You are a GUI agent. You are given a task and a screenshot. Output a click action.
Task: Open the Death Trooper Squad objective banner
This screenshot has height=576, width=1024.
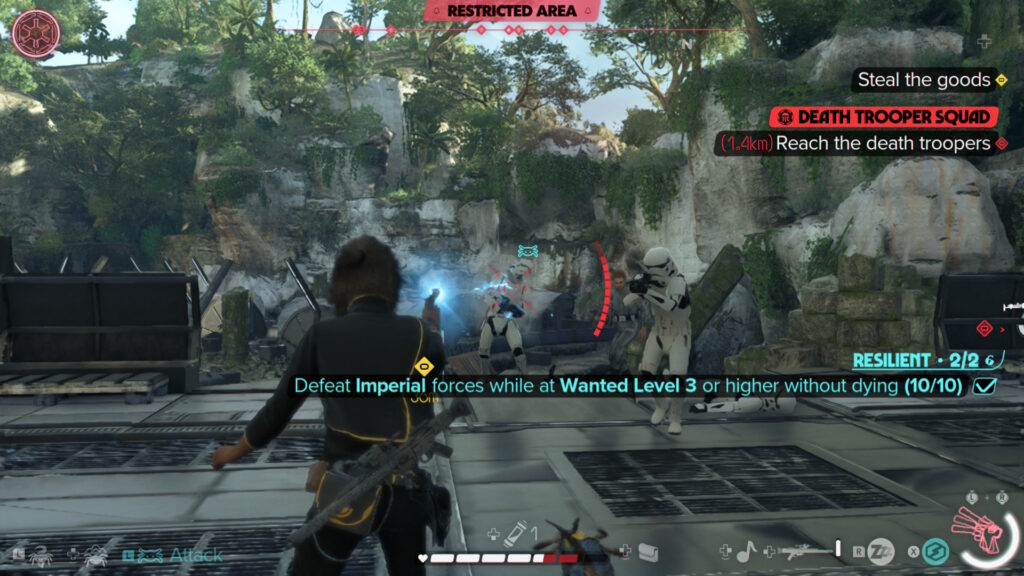(885, 117)
